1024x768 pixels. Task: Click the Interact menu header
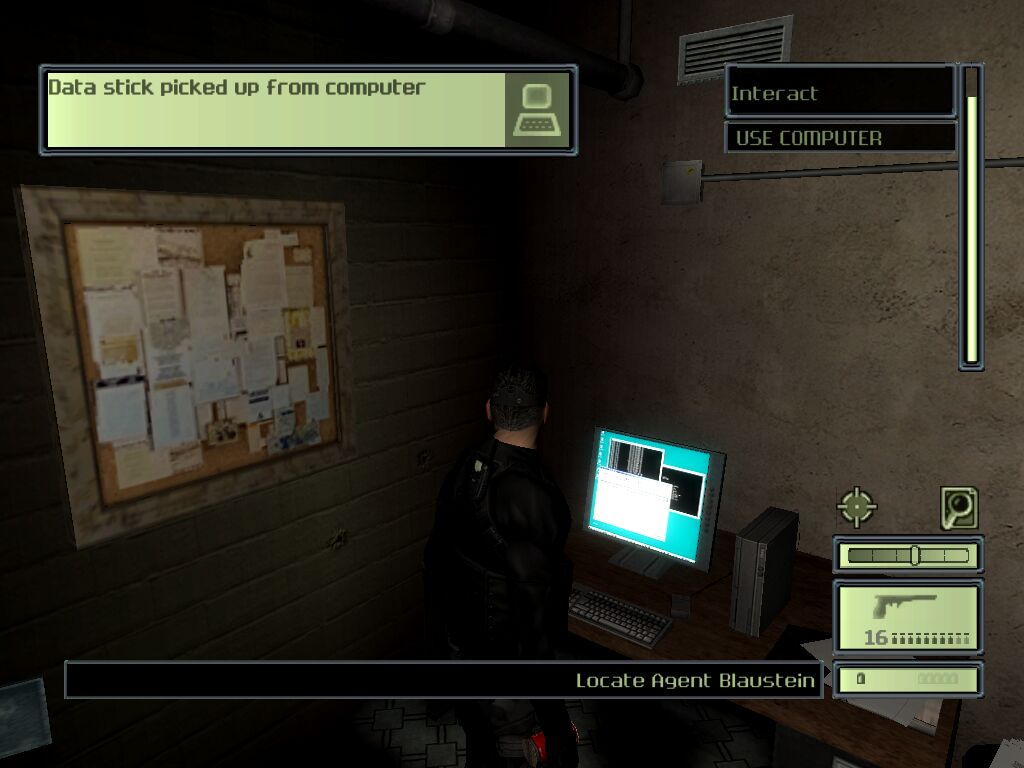(x=840, y=93)
